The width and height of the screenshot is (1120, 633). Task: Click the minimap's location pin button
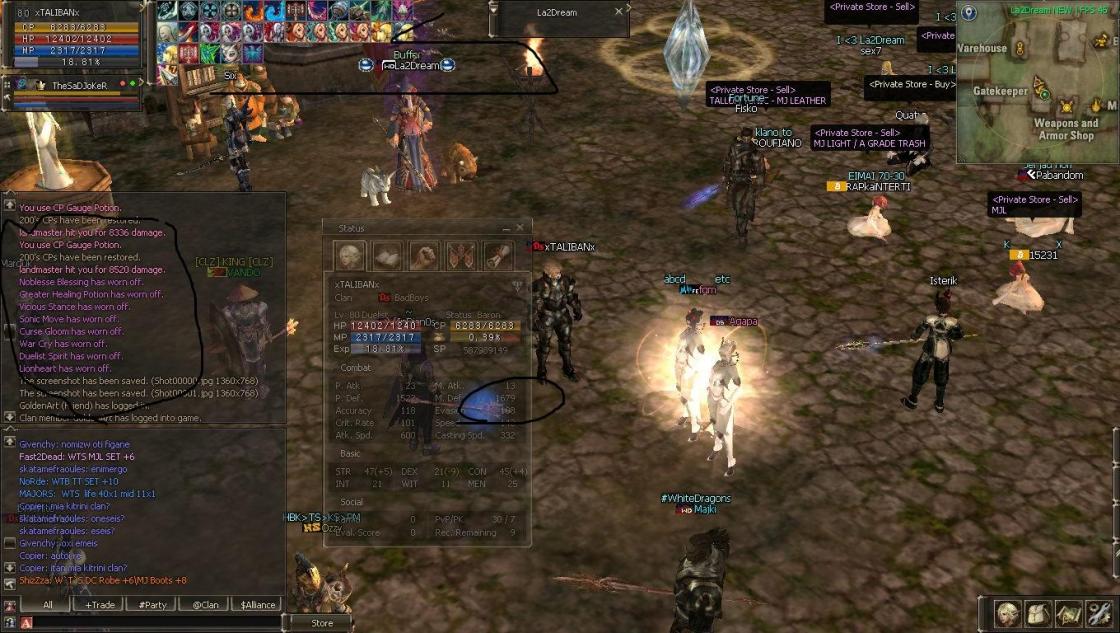tap(969, 13)
